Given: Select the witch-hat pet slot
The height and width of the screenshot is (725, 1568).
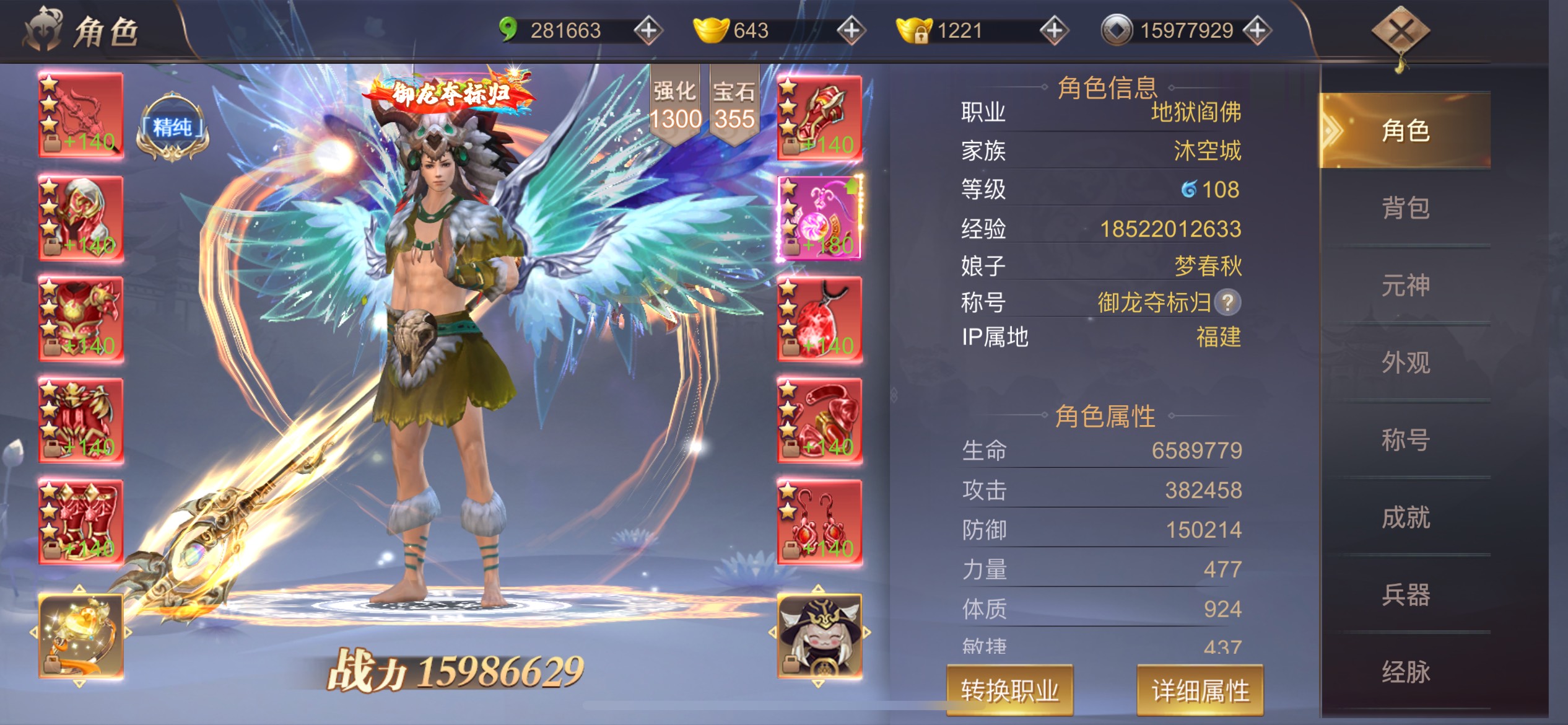Looking at the screenshot, I should (x=819, y=635).
